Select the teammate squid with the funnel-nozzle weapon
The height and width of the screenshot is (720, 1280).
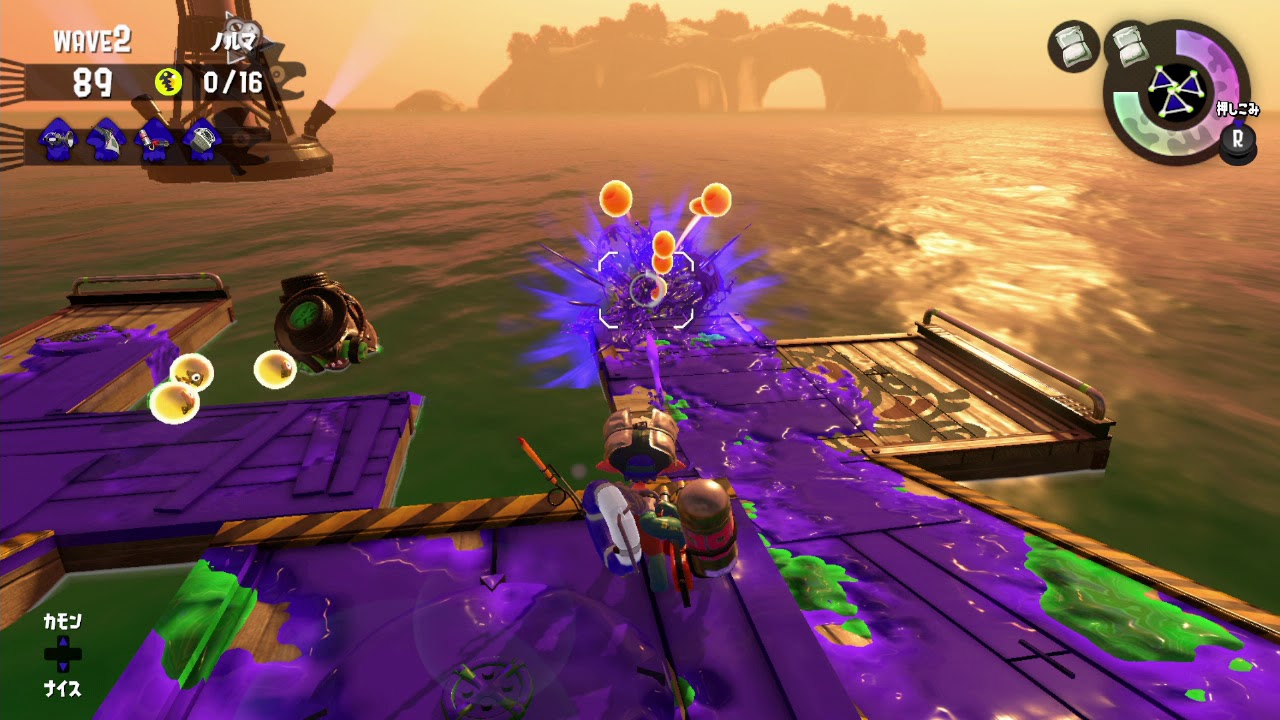click(x=57, y=140)
